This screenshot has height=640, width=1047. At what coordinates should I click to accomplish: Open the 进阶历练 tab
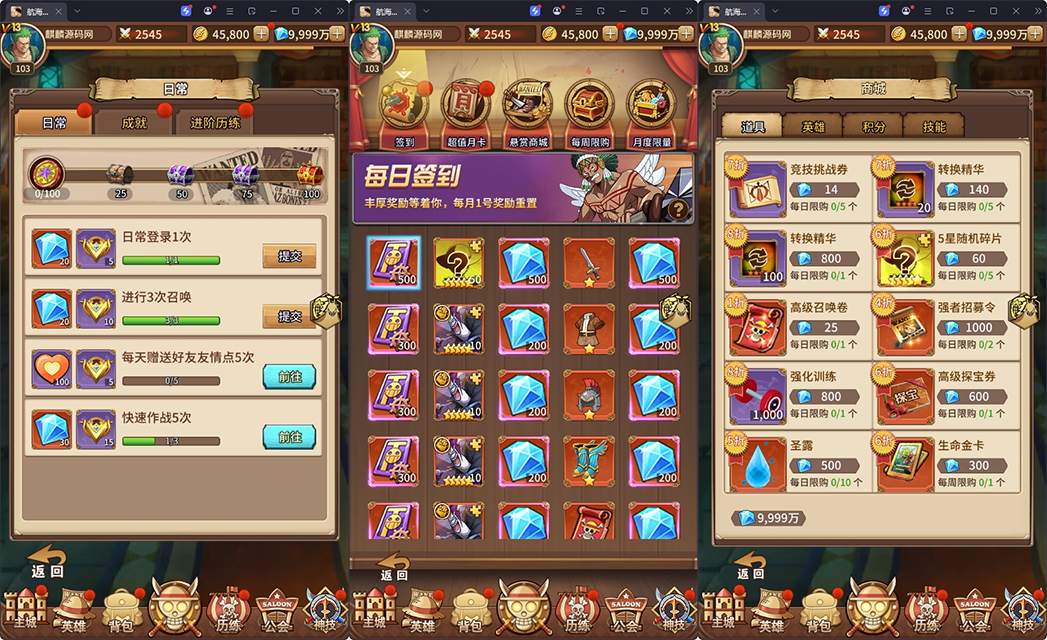click(x=214, y=123)
